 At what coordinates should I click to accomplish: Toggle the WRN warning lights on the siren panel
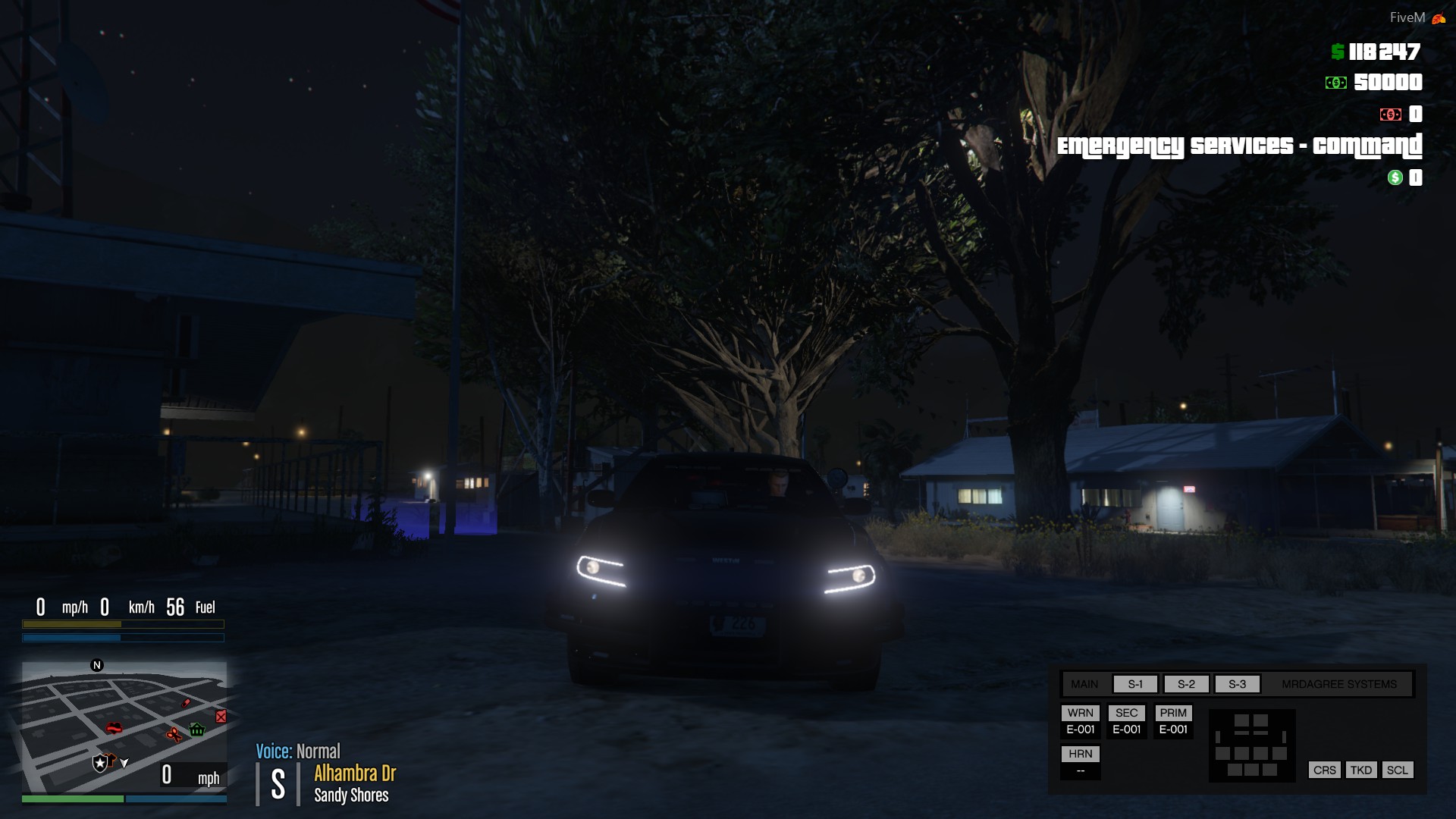[1080, 713]
